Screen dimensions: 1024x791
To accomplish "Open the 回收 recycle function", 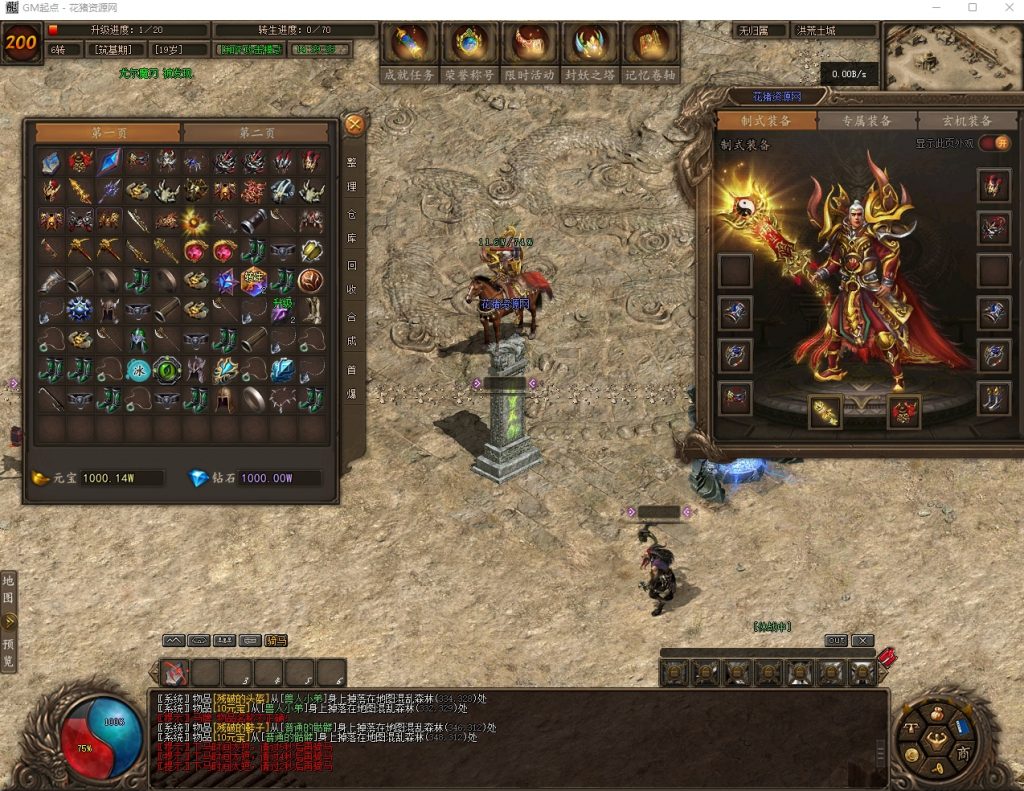I will pyautogui.click(x=352, y=279).
